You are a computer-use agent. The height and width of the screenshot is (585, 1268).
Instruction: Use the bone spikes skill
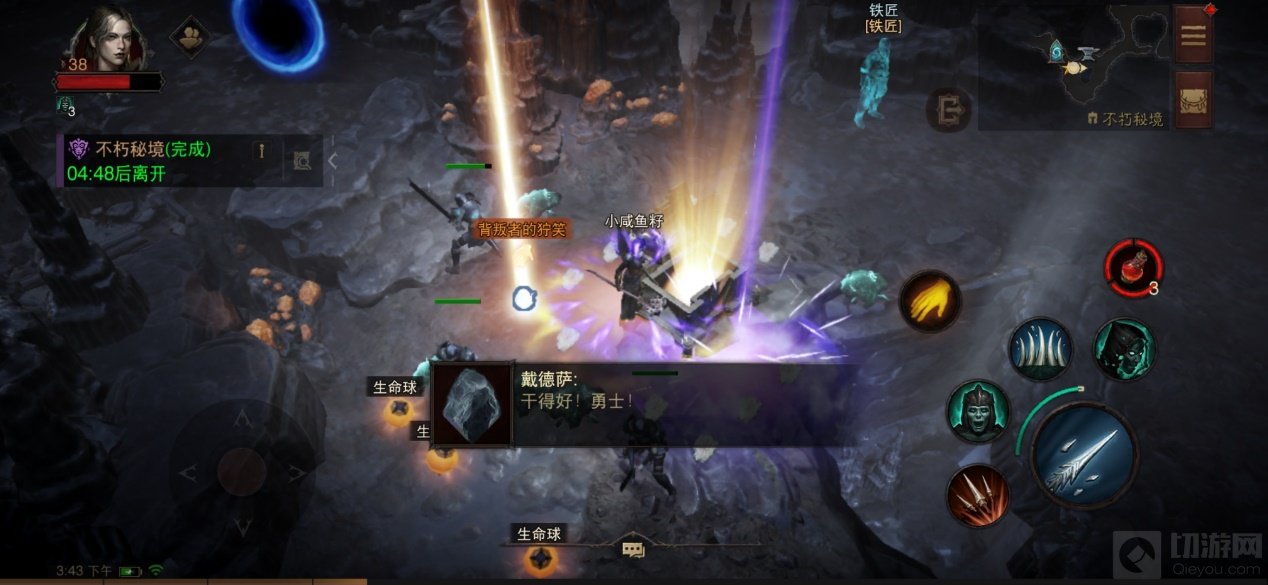pyautogui.click(x=1039, y=350)
